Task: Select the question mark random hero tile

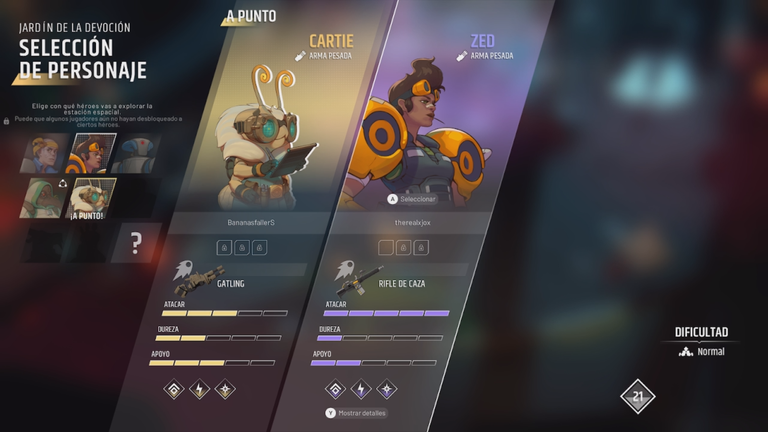Action: point(136,242)
